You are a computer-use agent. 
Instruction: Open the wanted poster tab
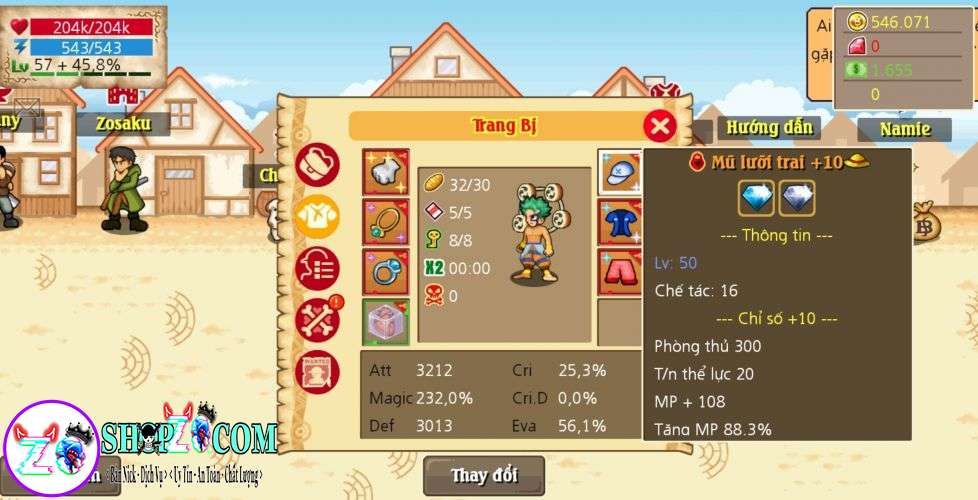pos(318,372)
